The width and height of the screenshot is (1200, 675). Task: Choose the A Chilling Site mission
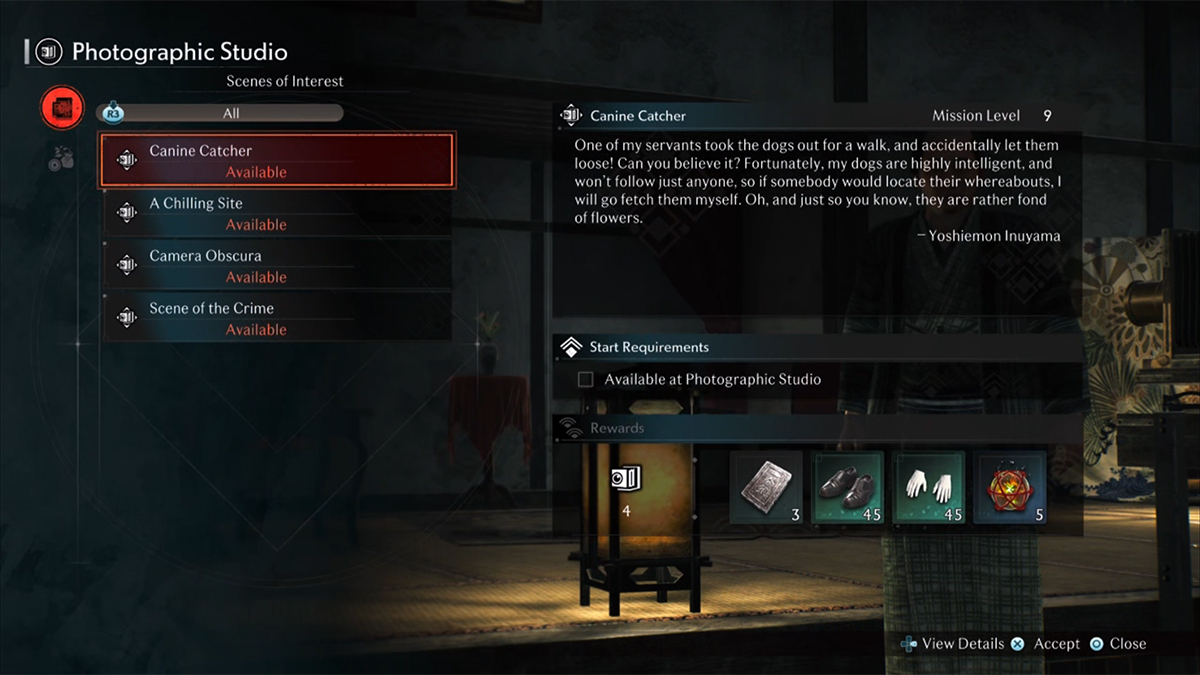[x=277, y=214]
